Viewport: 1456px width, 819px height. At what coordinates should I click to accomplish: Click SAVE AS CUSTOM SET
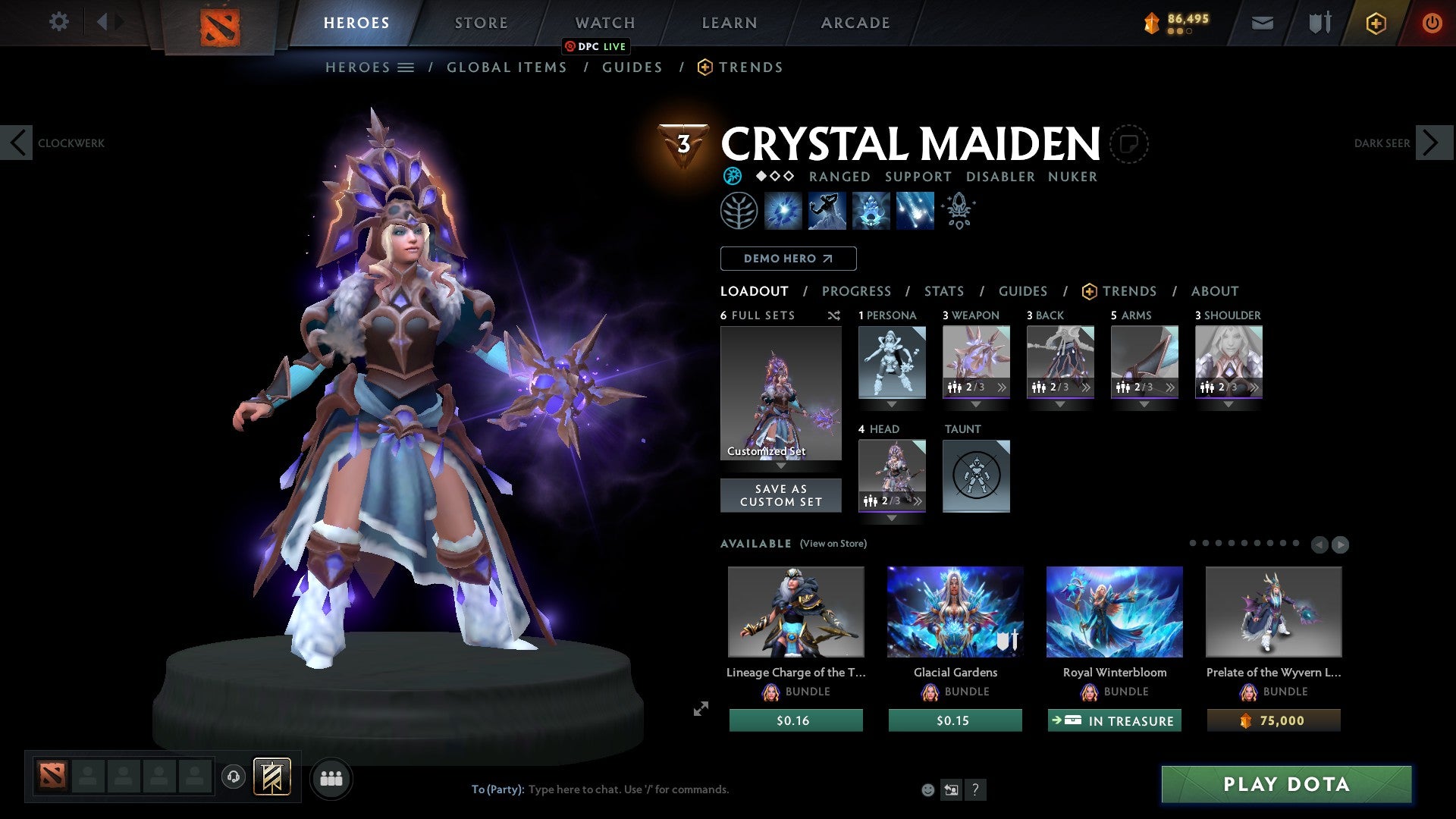780,495
